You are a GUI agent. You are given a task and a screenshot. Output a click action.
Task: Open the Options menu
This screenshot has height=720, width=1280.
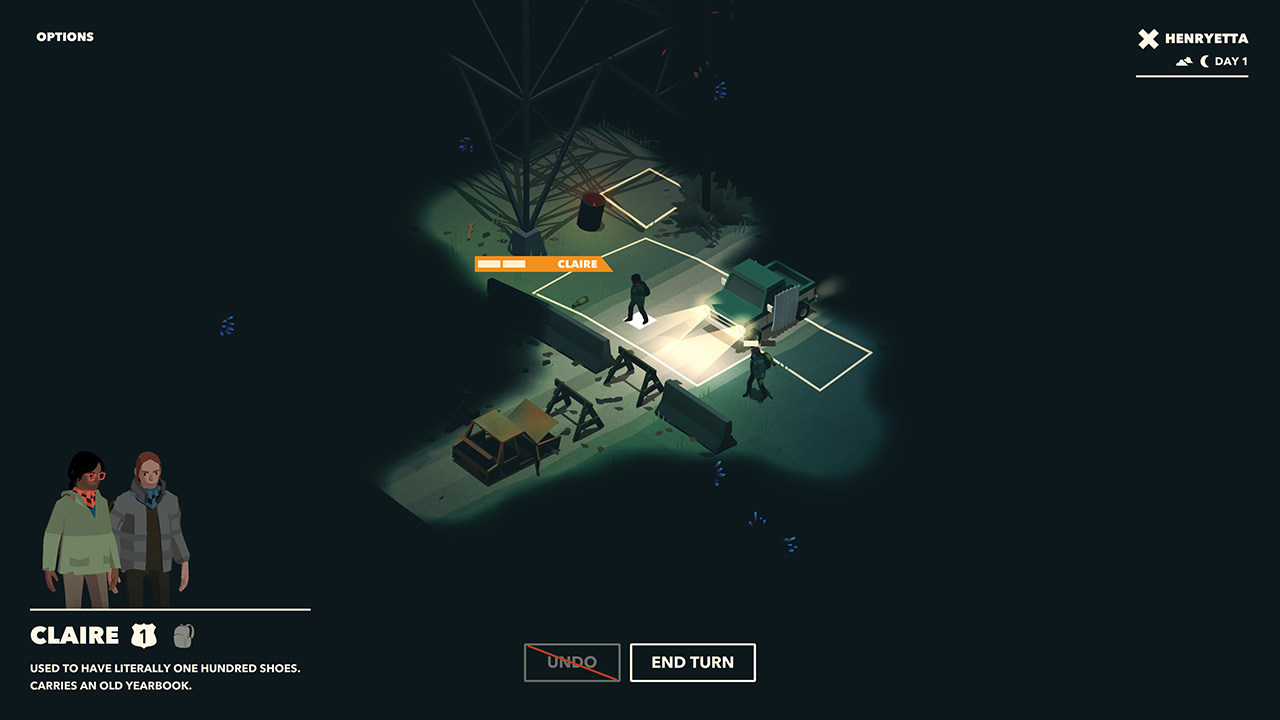[x=65, y=37]
